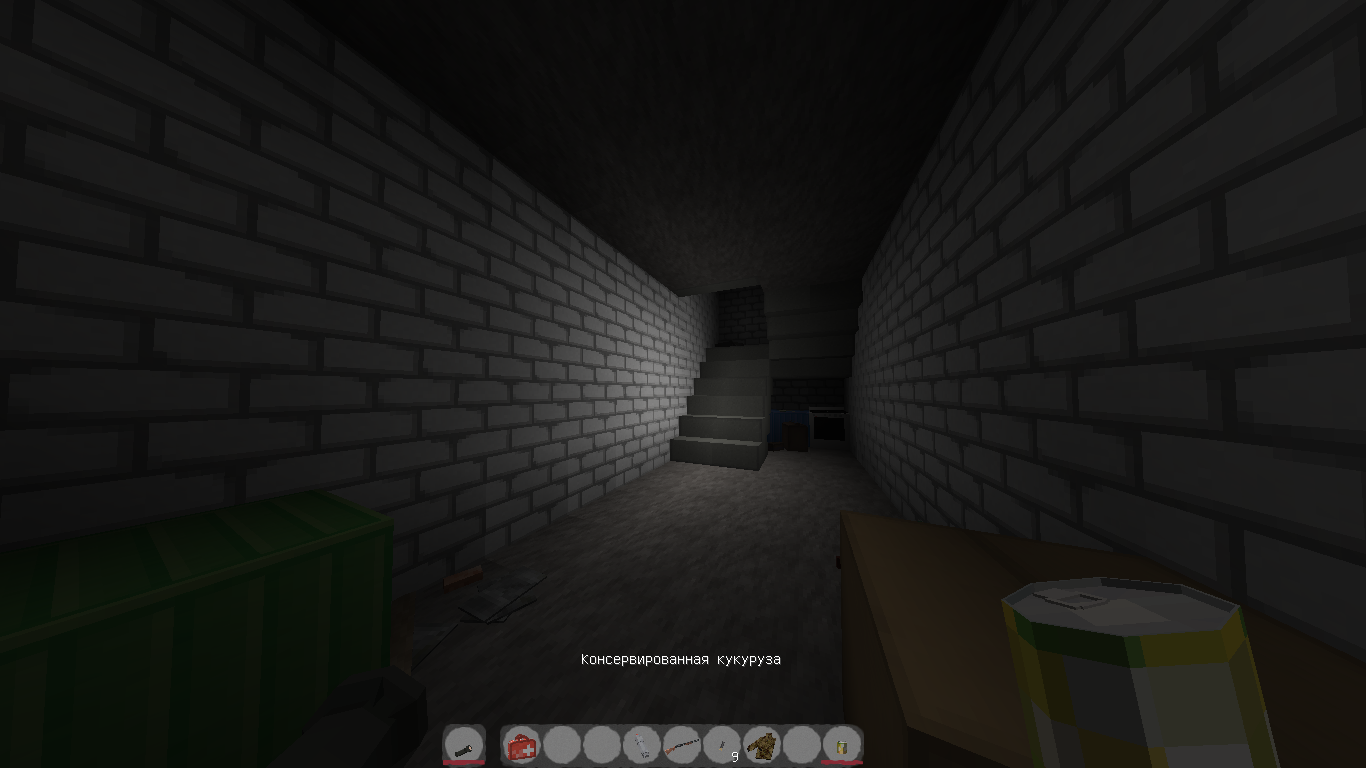
Task: Select the flashlight in the leftmost hotbar slot
Action: coord(465,745)
